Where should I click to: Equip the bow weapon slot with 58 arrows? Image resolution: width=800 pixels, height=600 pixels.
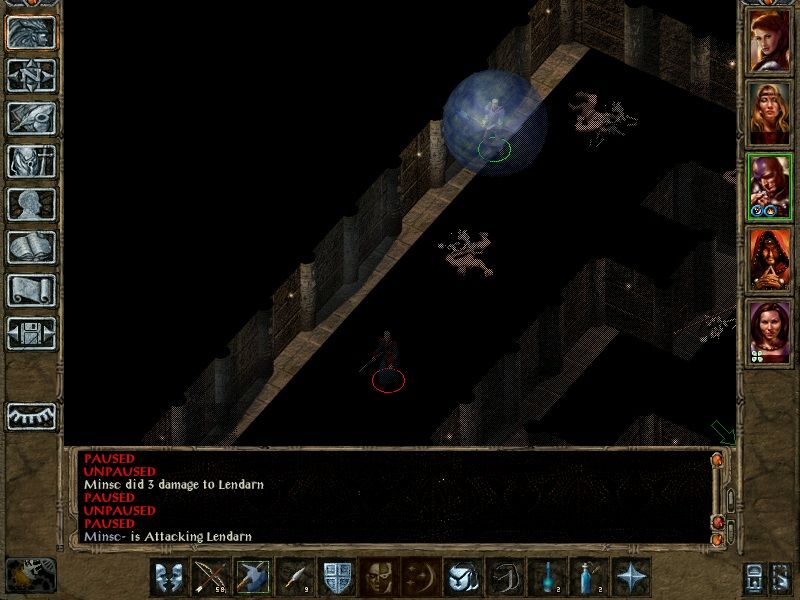click(x=211, y=578)
